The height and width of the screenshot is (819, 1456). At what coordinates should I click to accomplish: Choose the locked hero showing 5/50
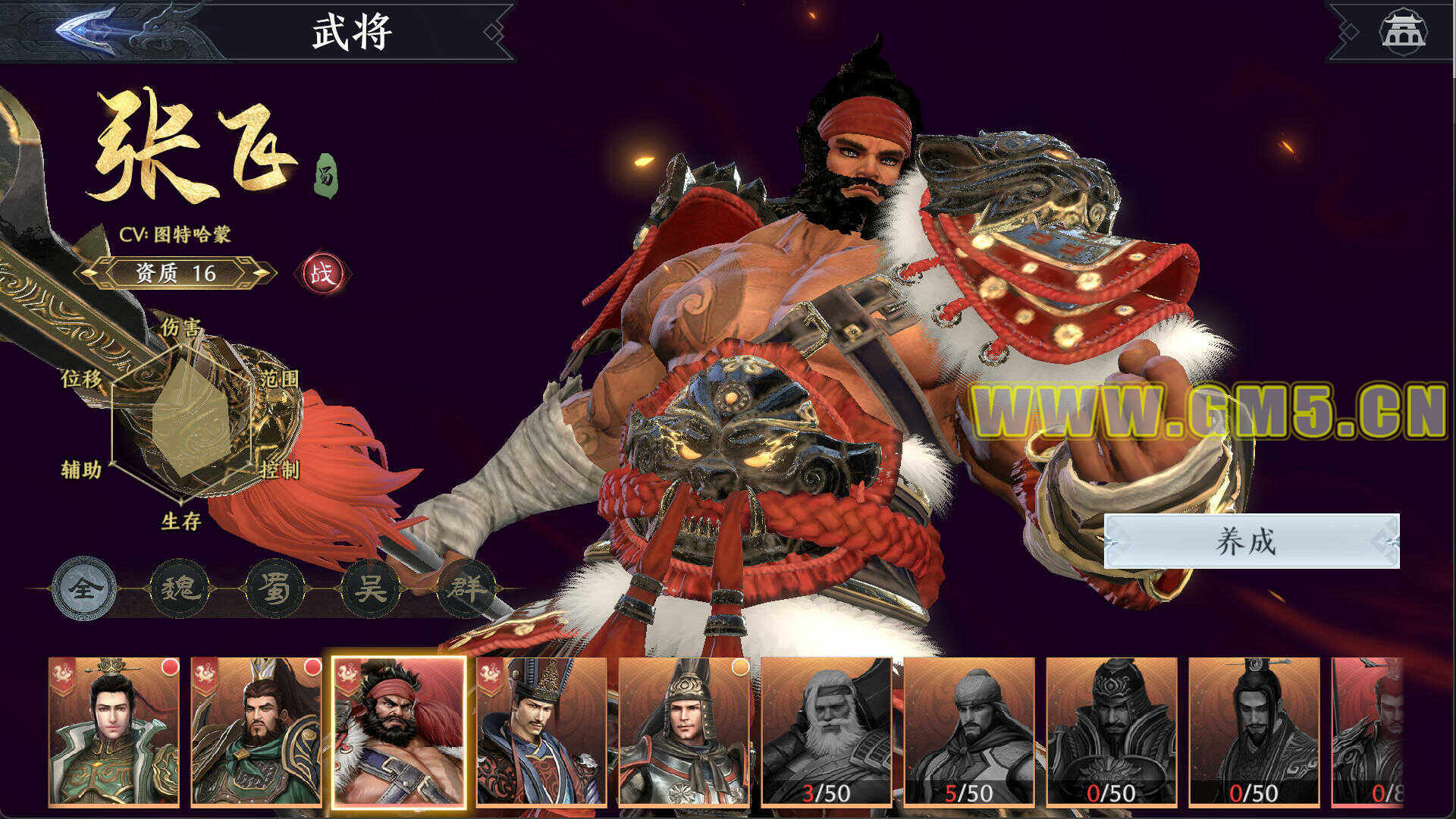(969, 731)
